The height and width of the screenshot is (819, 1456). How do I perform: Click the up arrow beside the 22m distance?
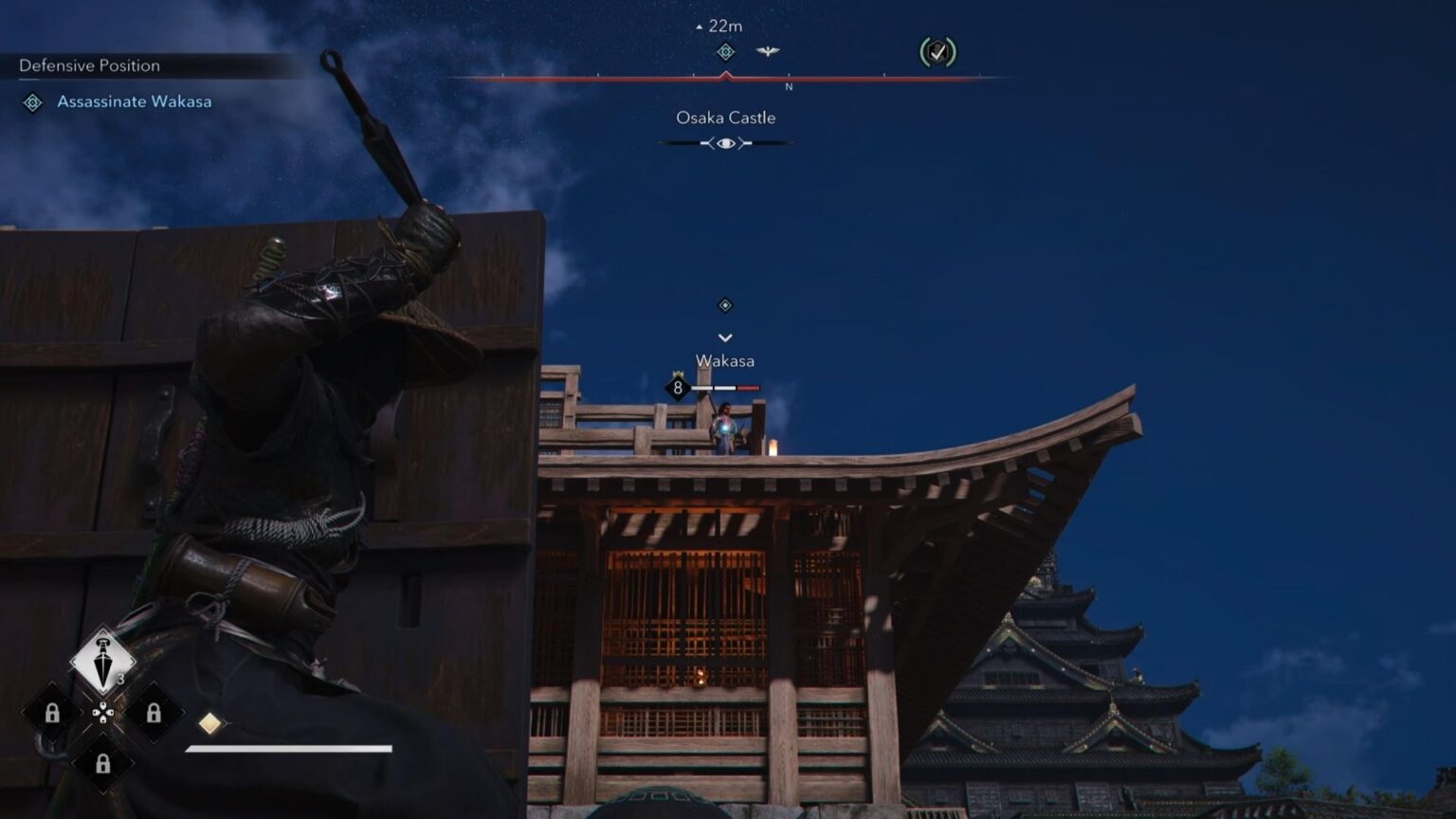tap(699, 28)
